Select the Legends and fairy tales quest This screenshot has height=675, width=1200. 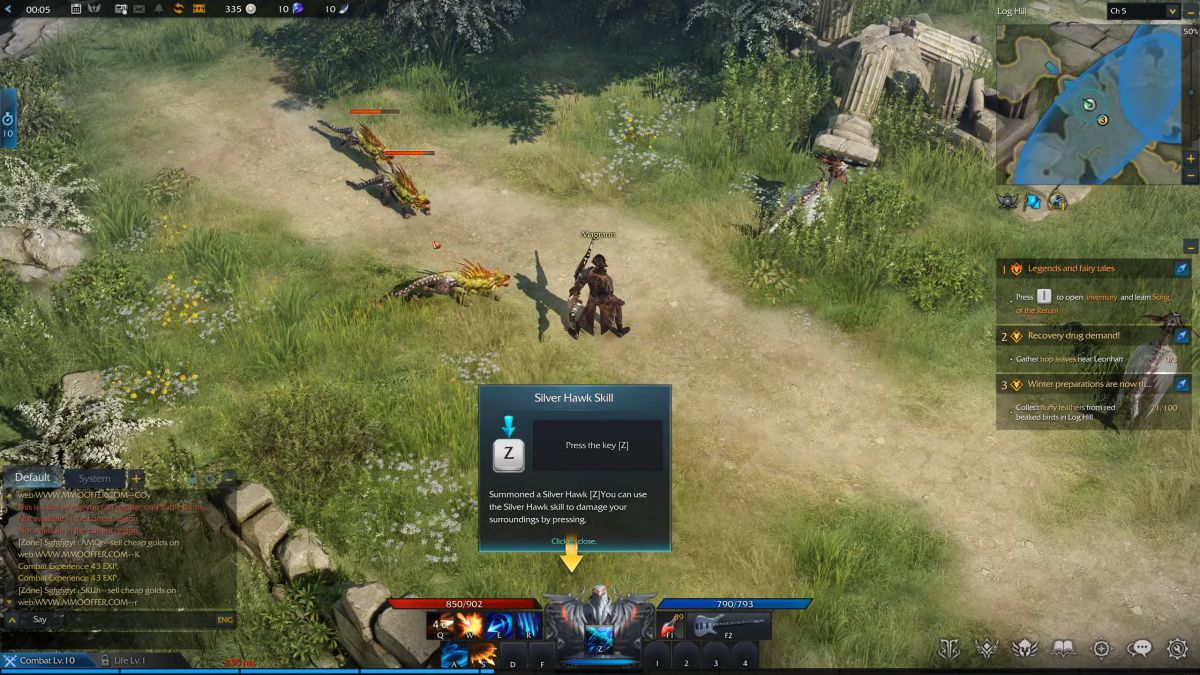(1071, 268)
